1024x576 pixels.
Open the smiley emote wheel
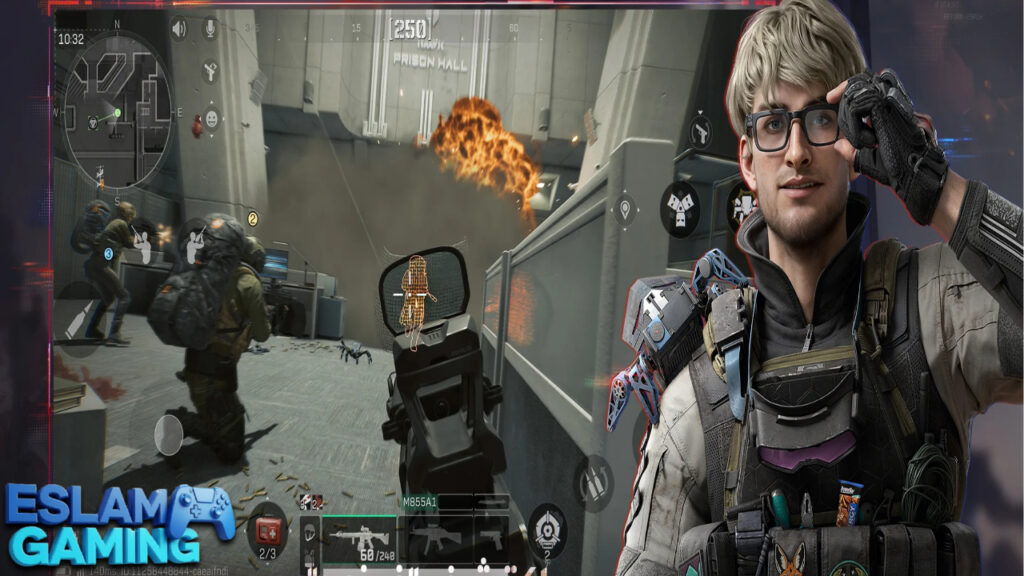click(211, 120)
